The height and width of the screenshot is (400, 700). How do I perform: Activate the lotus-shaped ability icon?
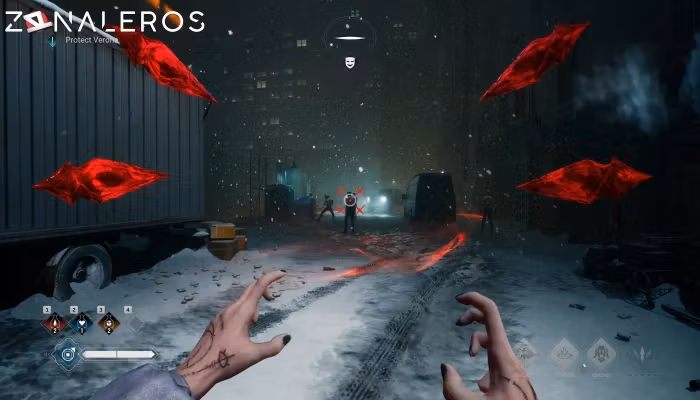coord(564,352)
